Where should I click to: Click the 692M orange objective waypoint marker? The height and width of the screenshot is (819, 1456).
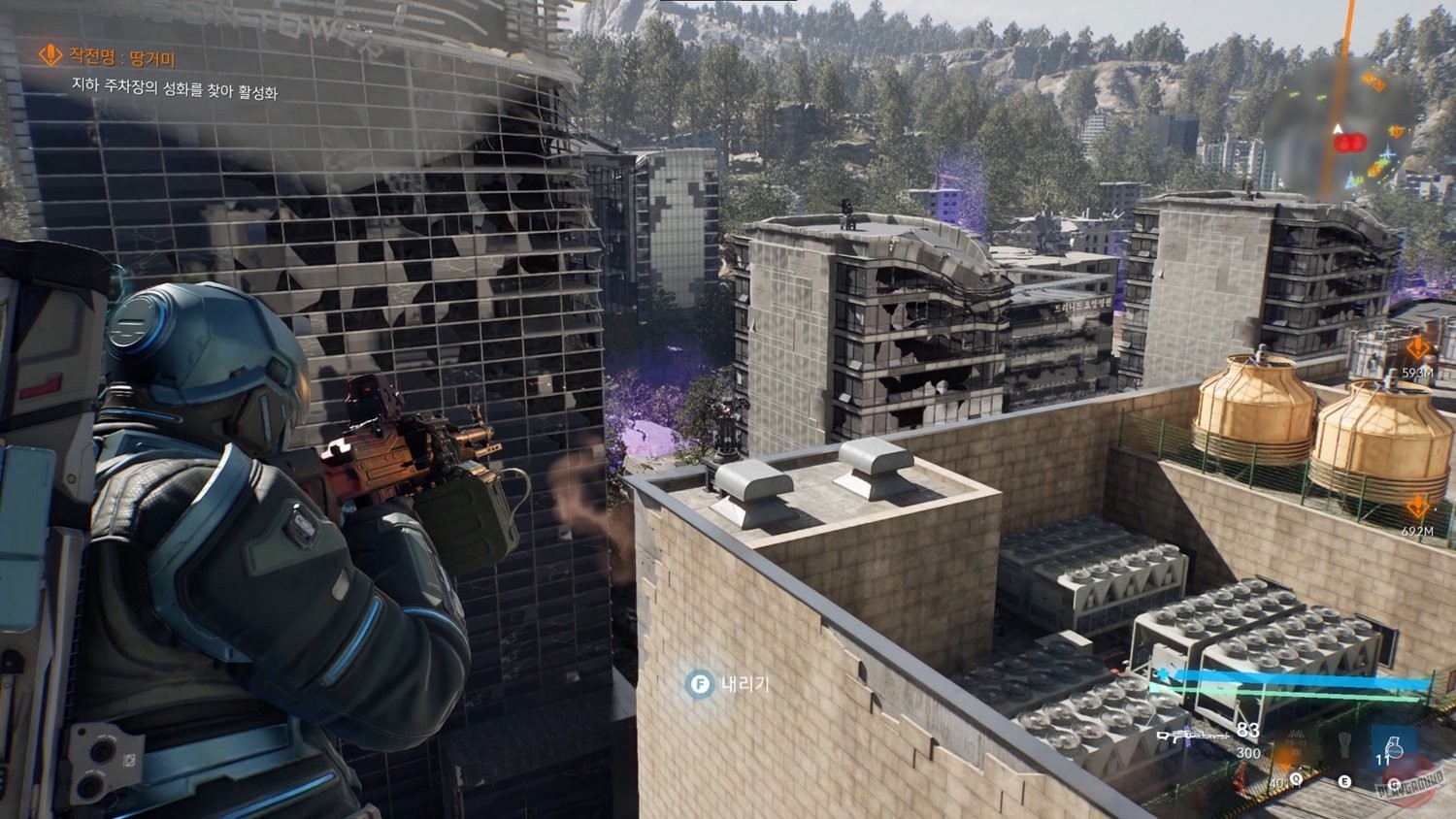(1417, 508)
